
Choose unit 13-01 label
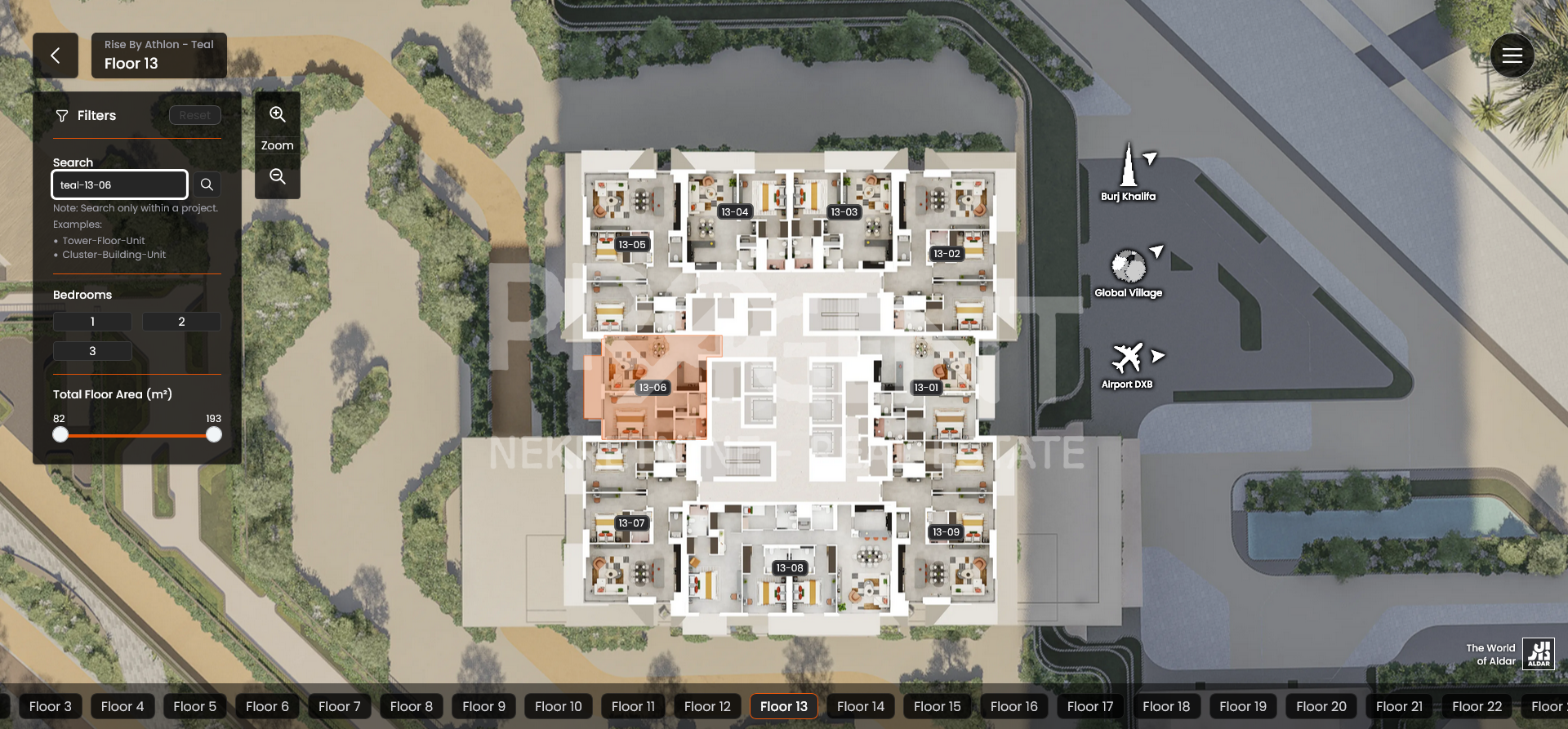tap(926, 388)
